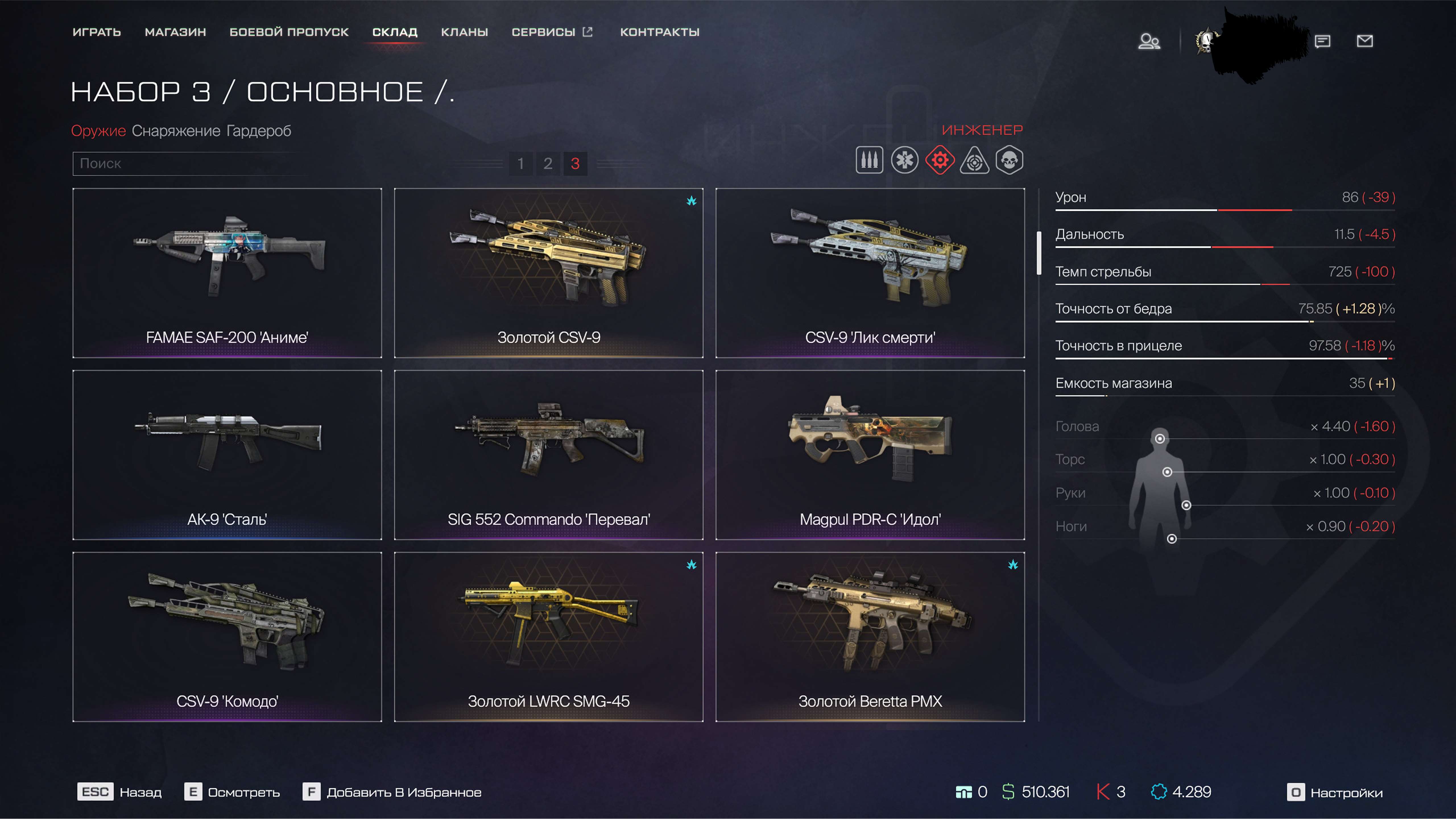
Task: Open the СЕРВИСЫ external menu
Action: coord(553,32)
